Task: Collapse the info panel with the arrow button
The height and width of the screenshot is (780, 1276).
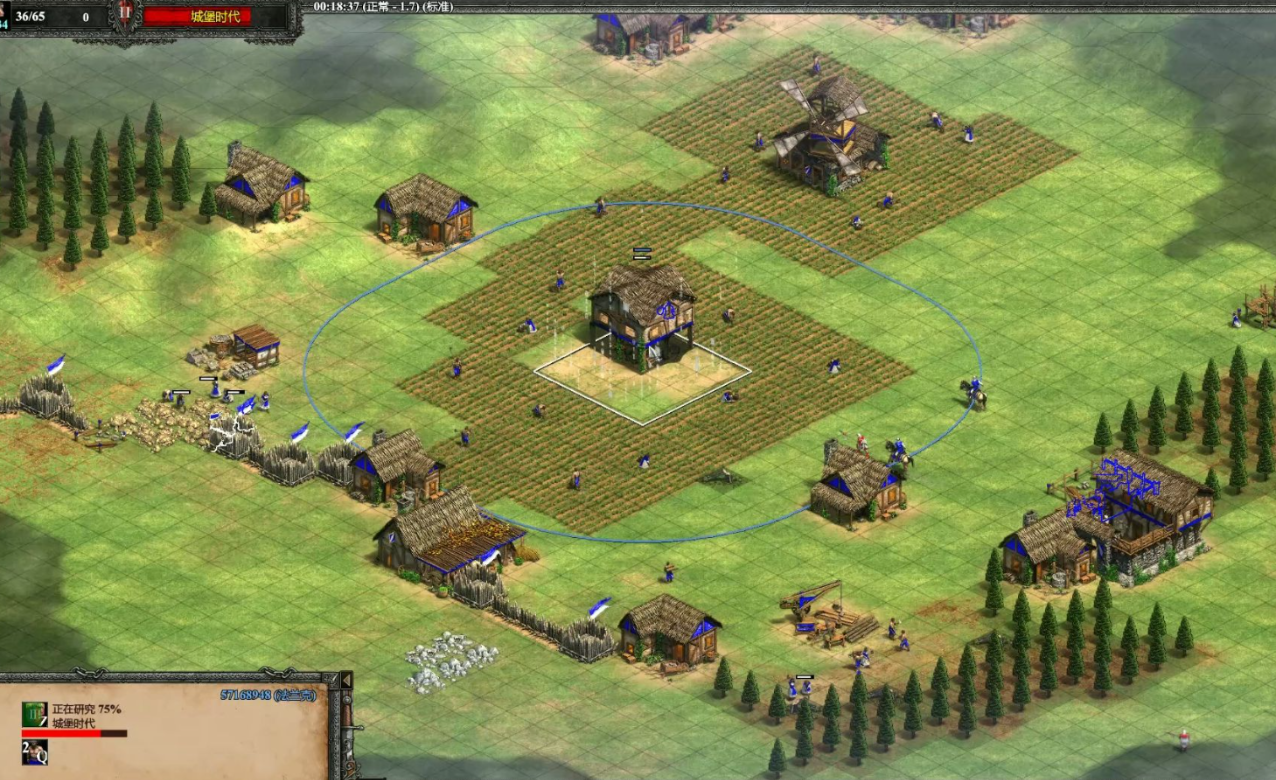Action: (346, 681)
